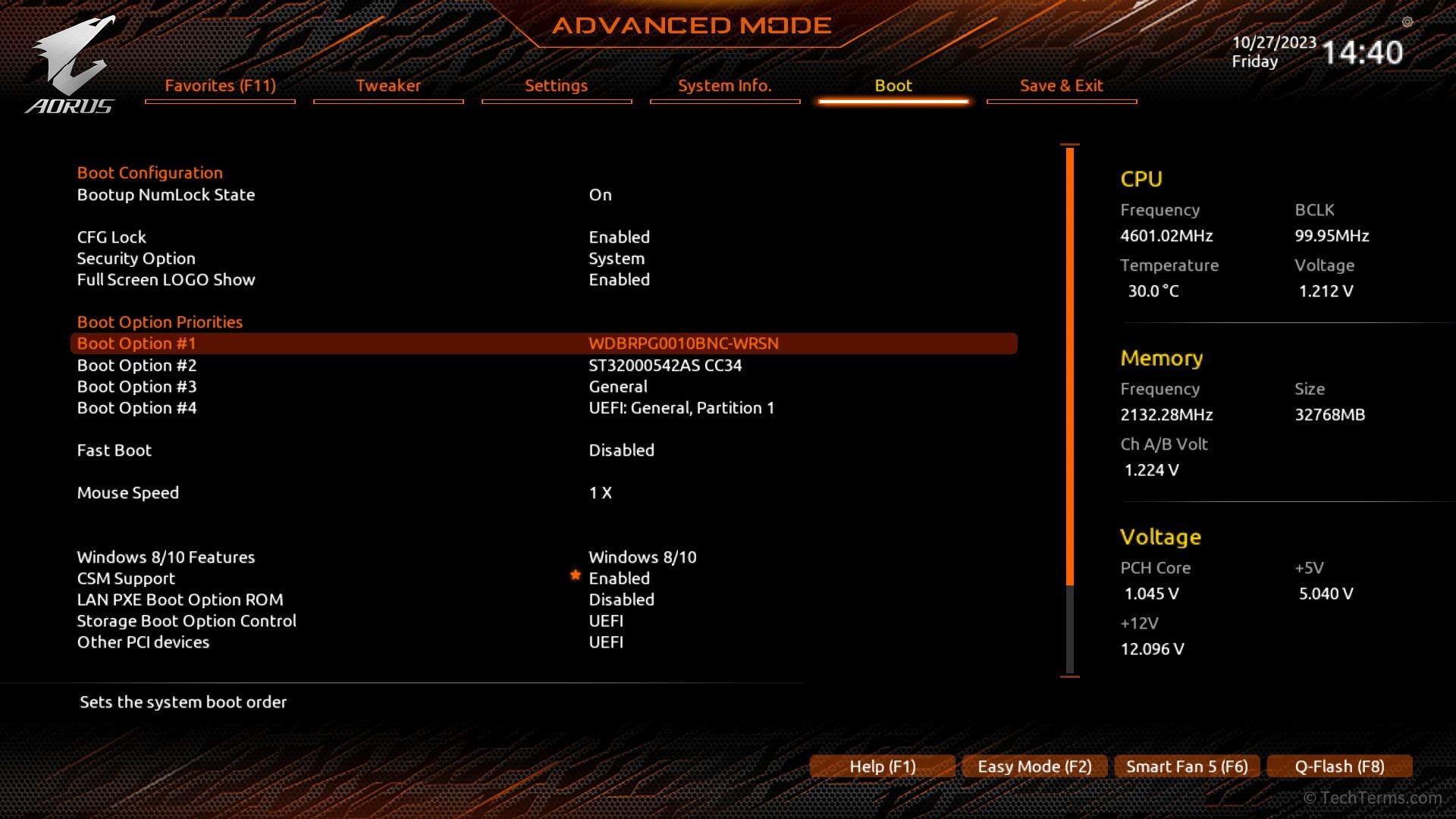1456x819 pixels.
Task: Click the CSM Support setting
Action: (x=126, y=579)
